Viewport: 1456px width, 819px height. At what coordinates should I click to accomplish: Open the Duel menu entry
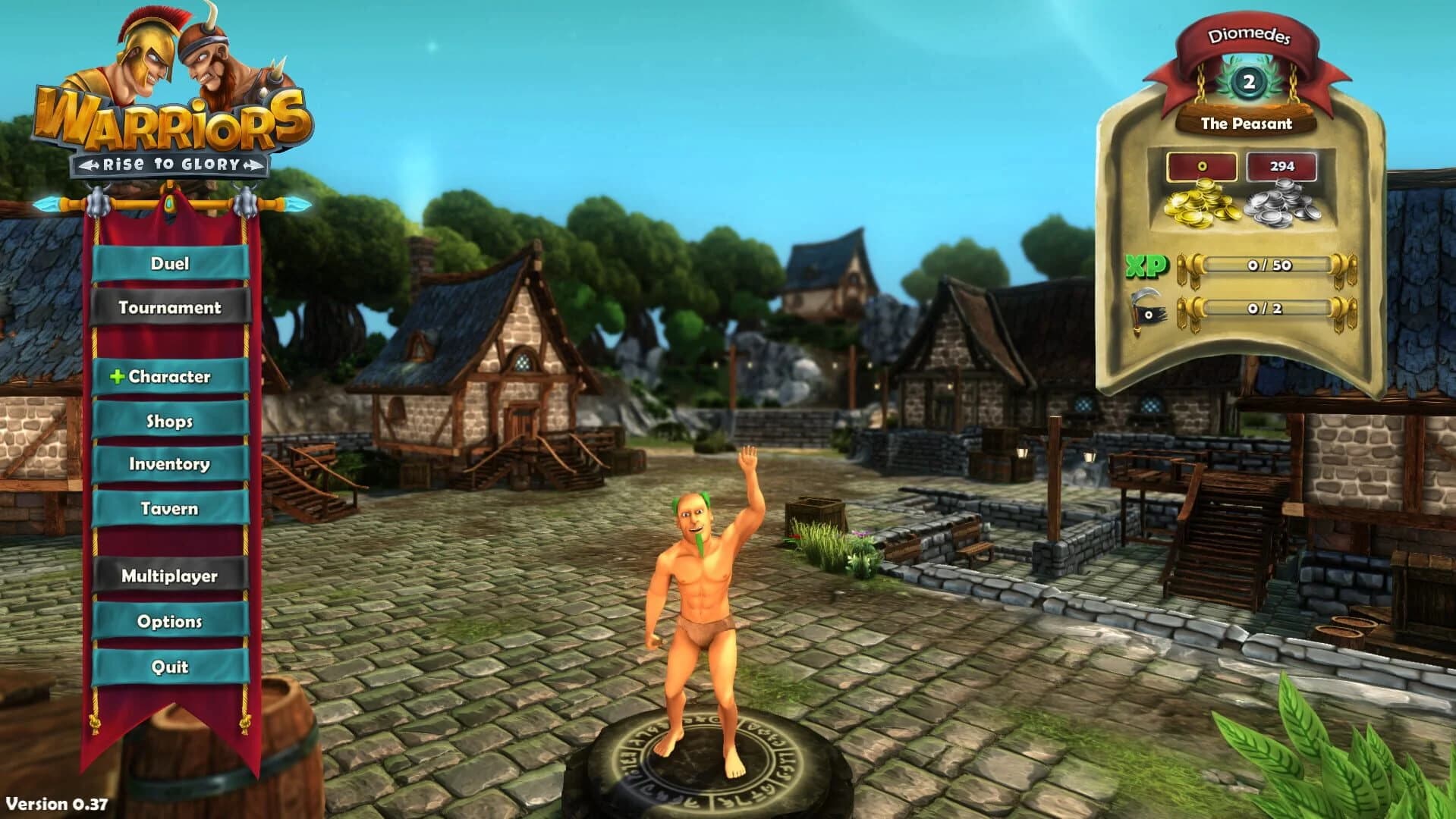click(171, 265)
